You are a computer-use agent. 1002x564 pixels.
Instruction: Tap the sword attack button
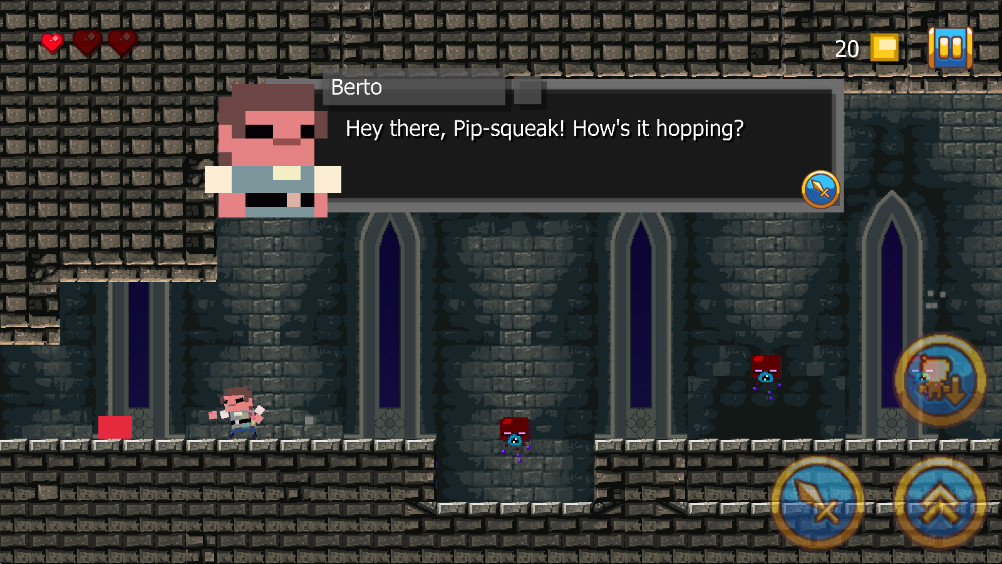(x=818, y=504)
